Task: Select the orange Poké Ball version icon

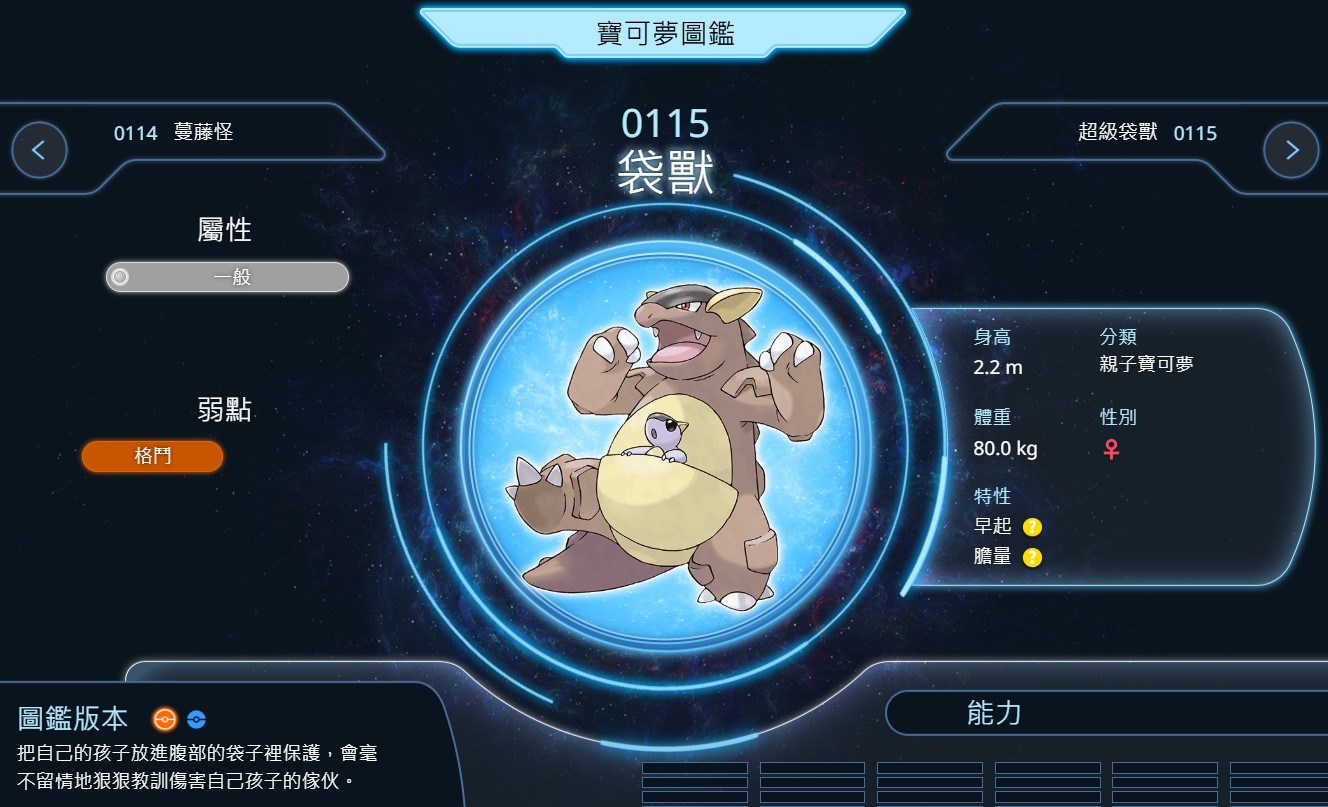Action: [x=165, y=719]
